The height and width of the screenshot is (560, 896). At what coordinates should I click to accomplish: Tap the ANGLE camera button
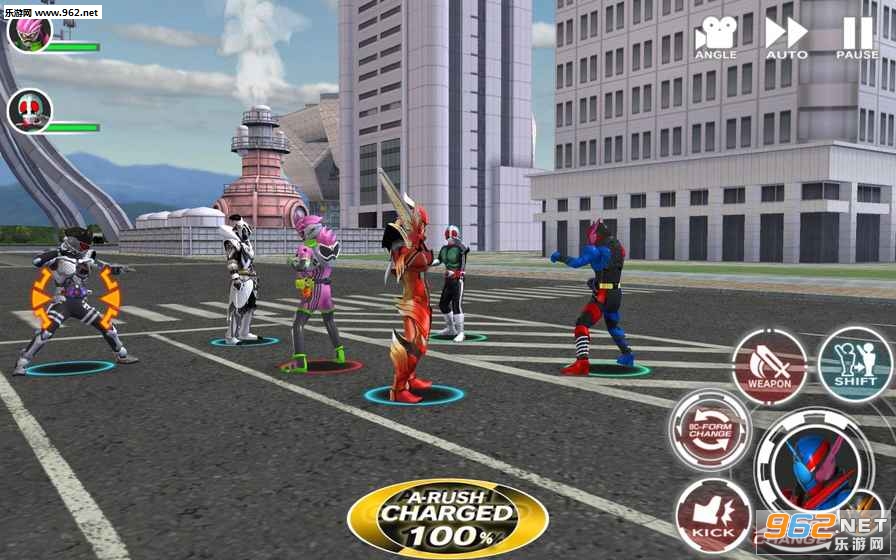click(715, 37)
